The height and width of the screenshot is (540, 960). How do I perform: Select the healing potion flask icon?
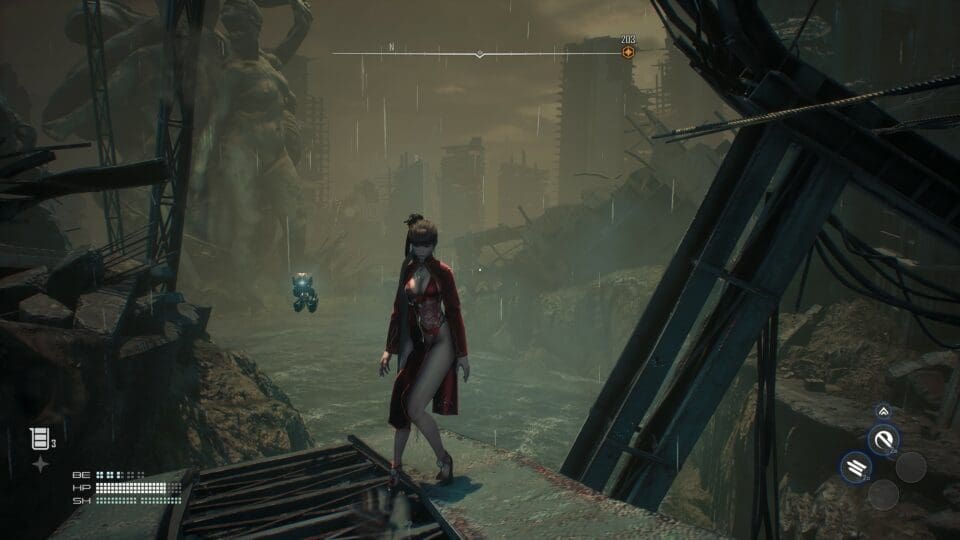38,437
